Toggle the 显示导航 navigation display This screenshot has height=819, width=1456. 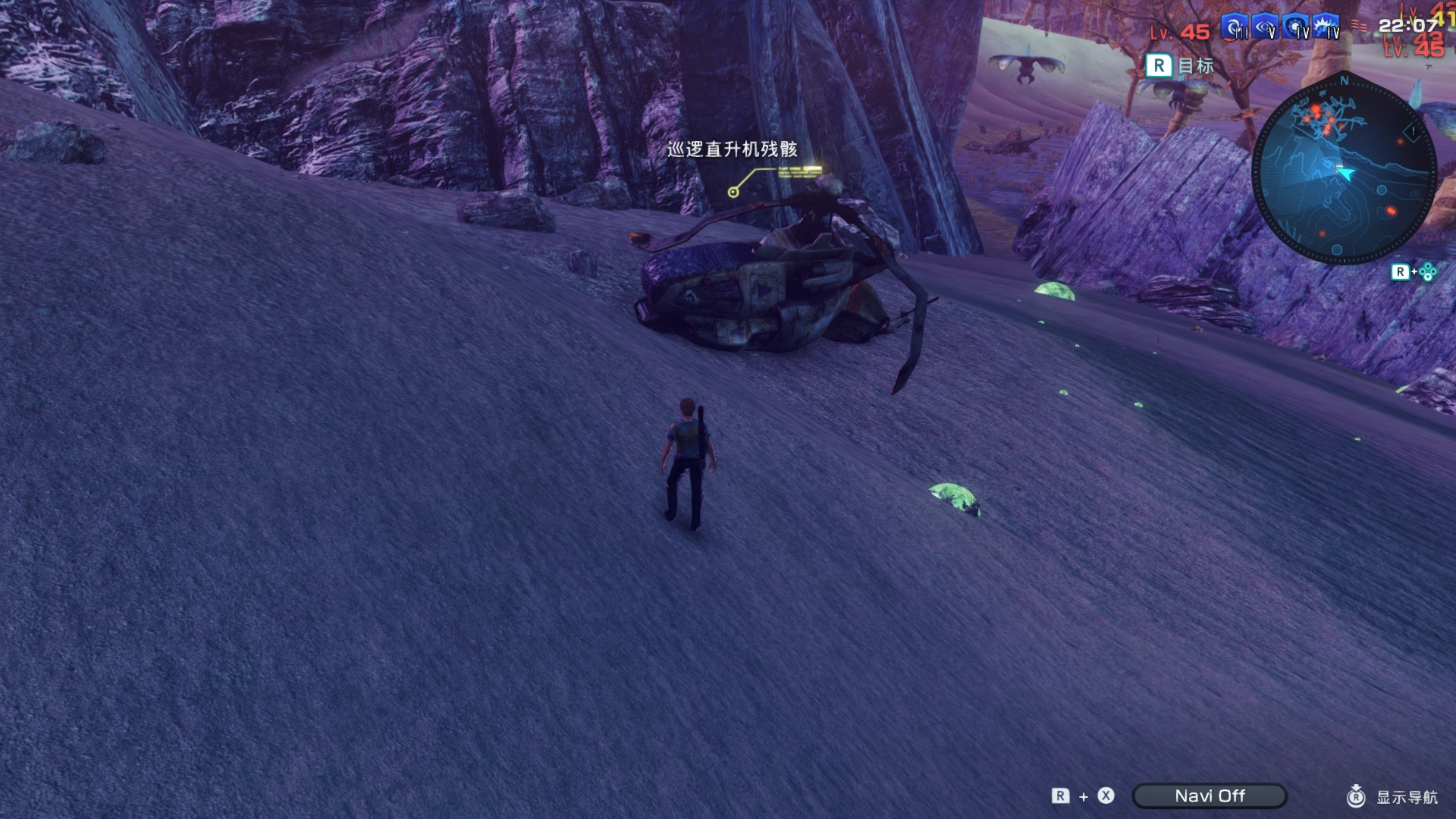coord(1407,797)
